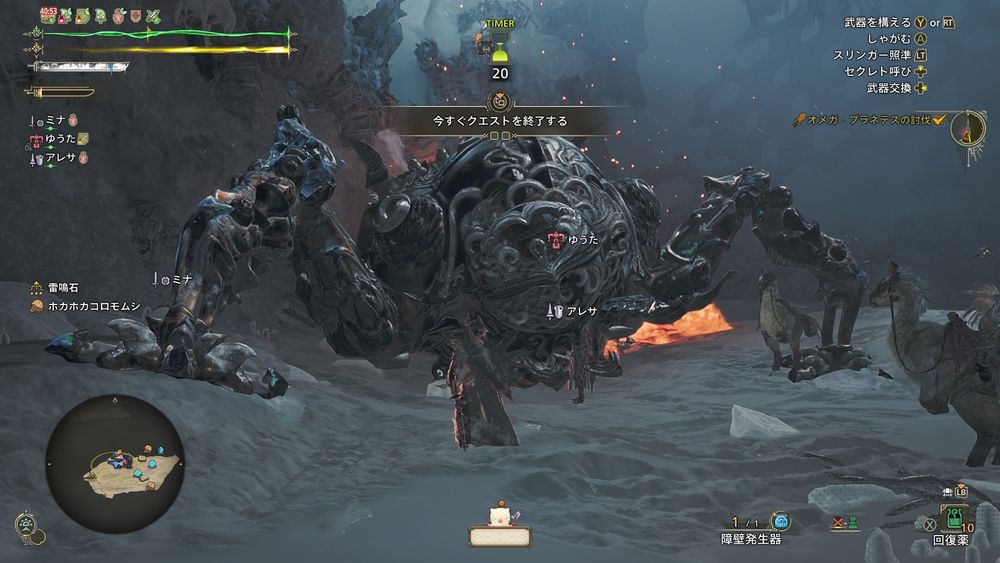The image size is (1000, 563).
Task: Open the circular minimap
Action: point(115,463)
